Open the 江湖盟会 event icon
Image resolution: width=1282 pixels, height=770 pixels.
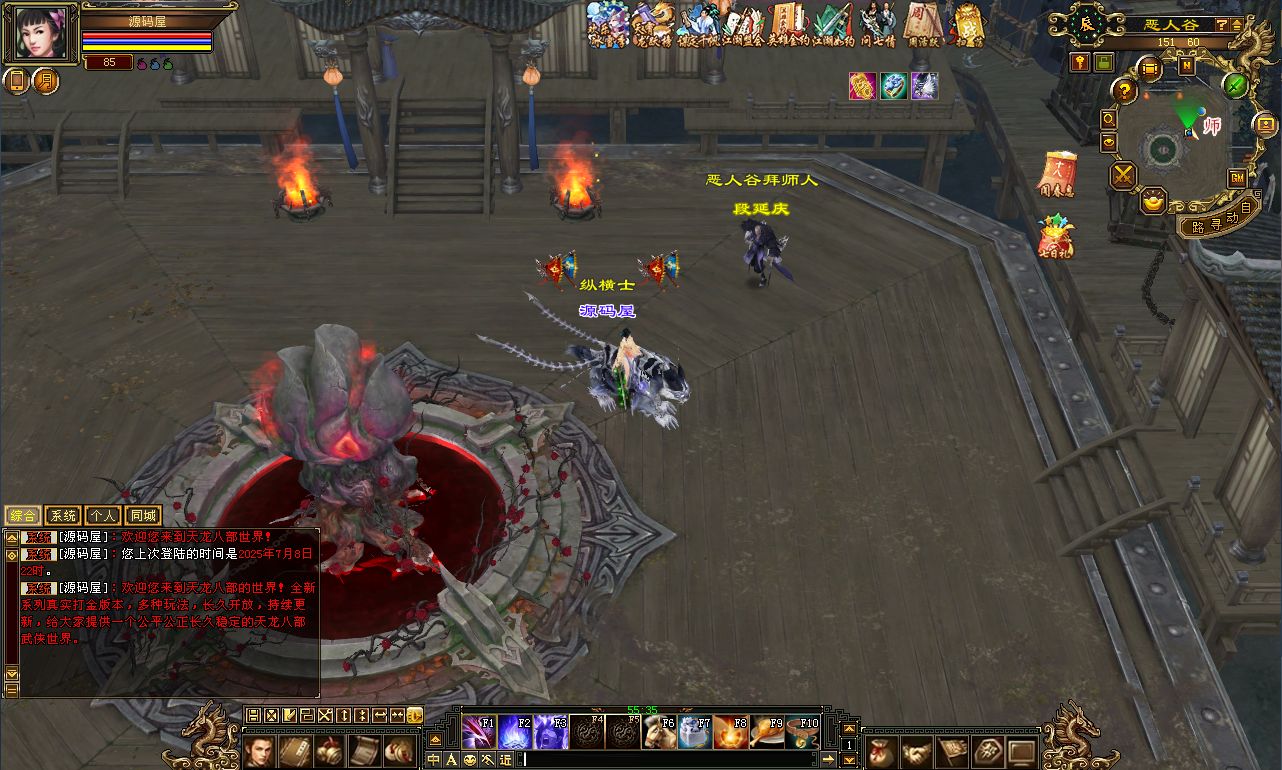(x=740, y=22)
